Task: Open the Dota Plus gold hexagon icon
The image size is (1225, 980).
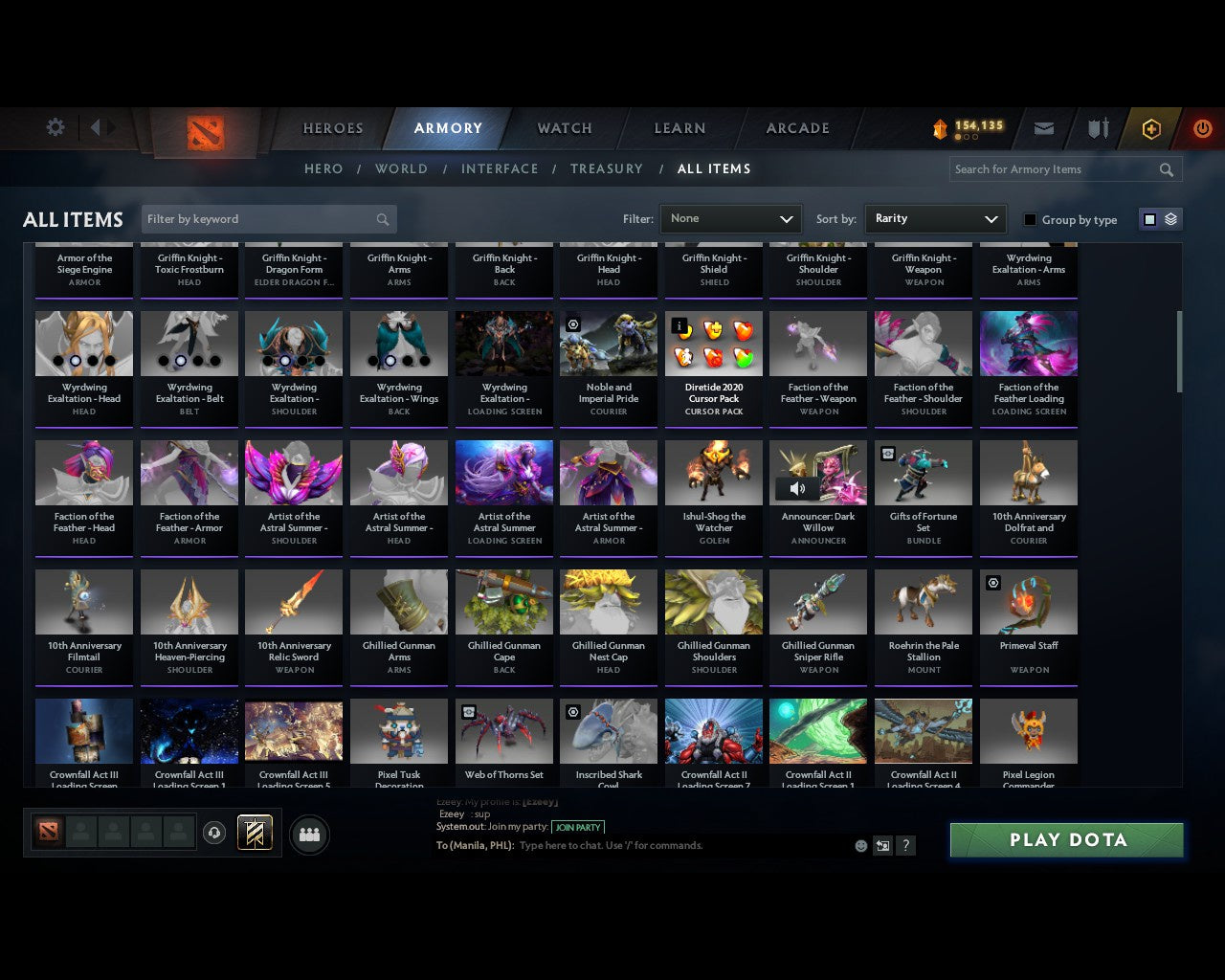Action: 1150,128
